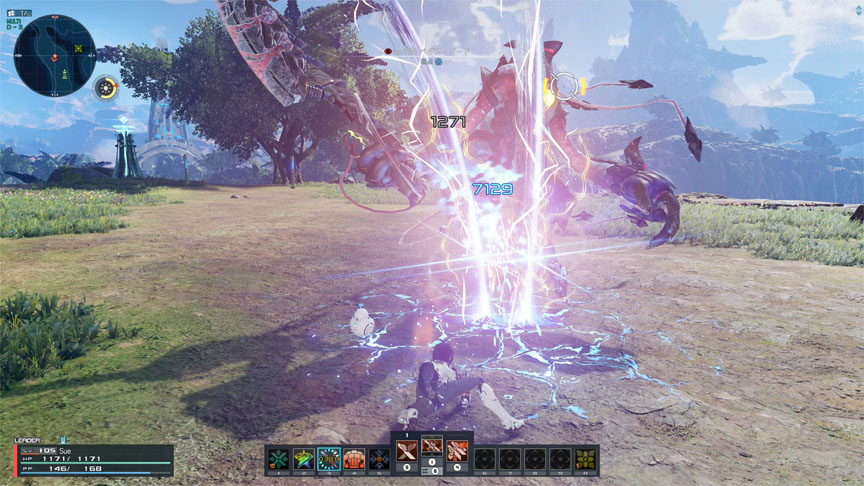Screen dimensions: 864x486
Task: Open the circular minimap
Action: pyautogui.click(x=56, y=54)
